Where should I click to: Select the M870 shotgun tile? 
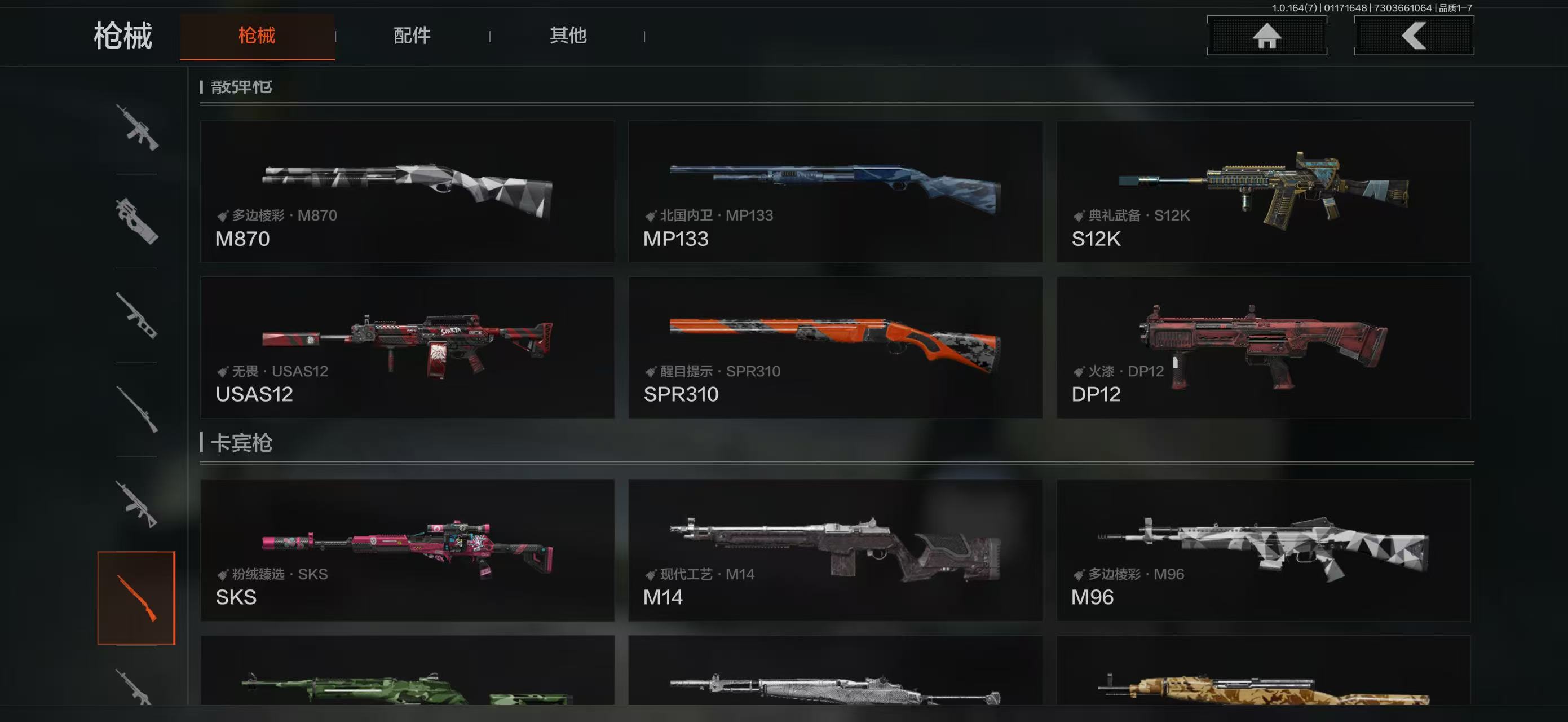pyautogui.click(x=407, y=191)
